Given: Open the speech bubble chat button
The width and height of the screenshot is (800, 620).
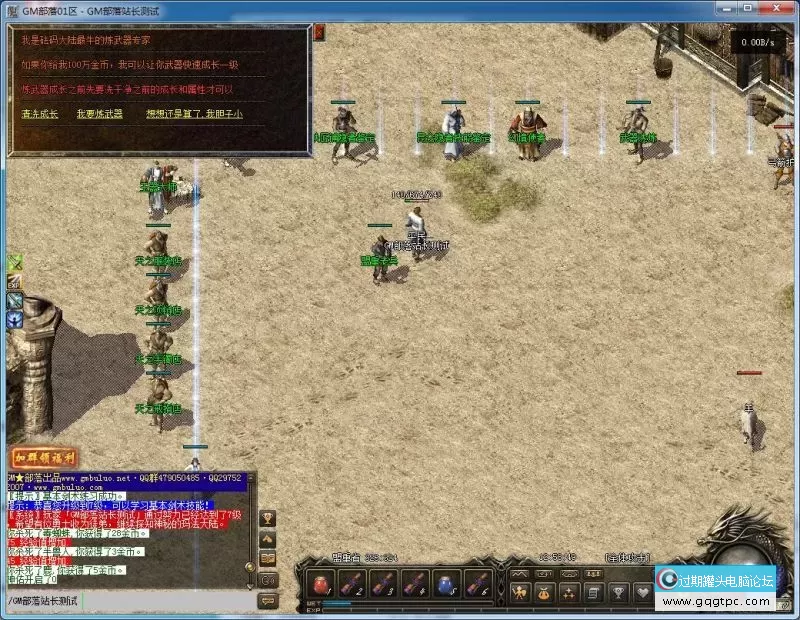Looking at the screenshot, I should coord(268,600).
